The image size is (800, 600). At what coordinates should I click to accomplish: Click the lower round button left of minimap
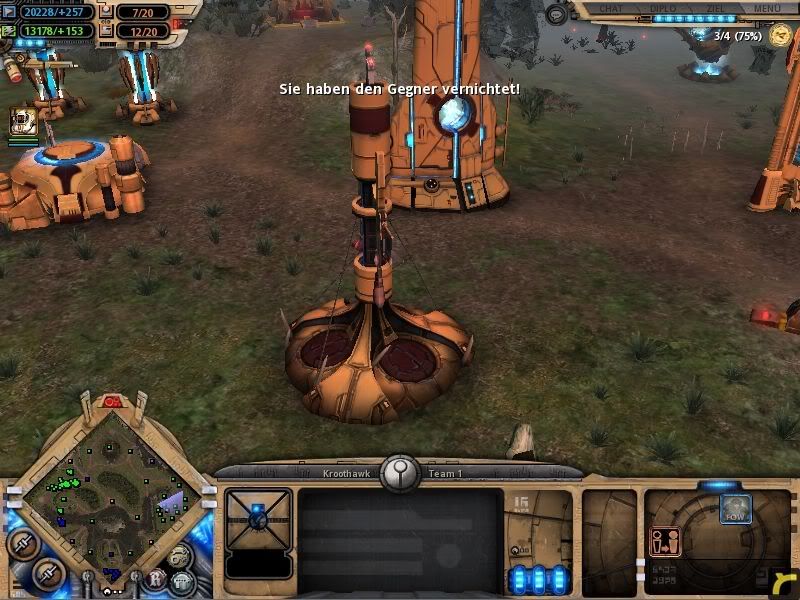[x=47, y=573]
